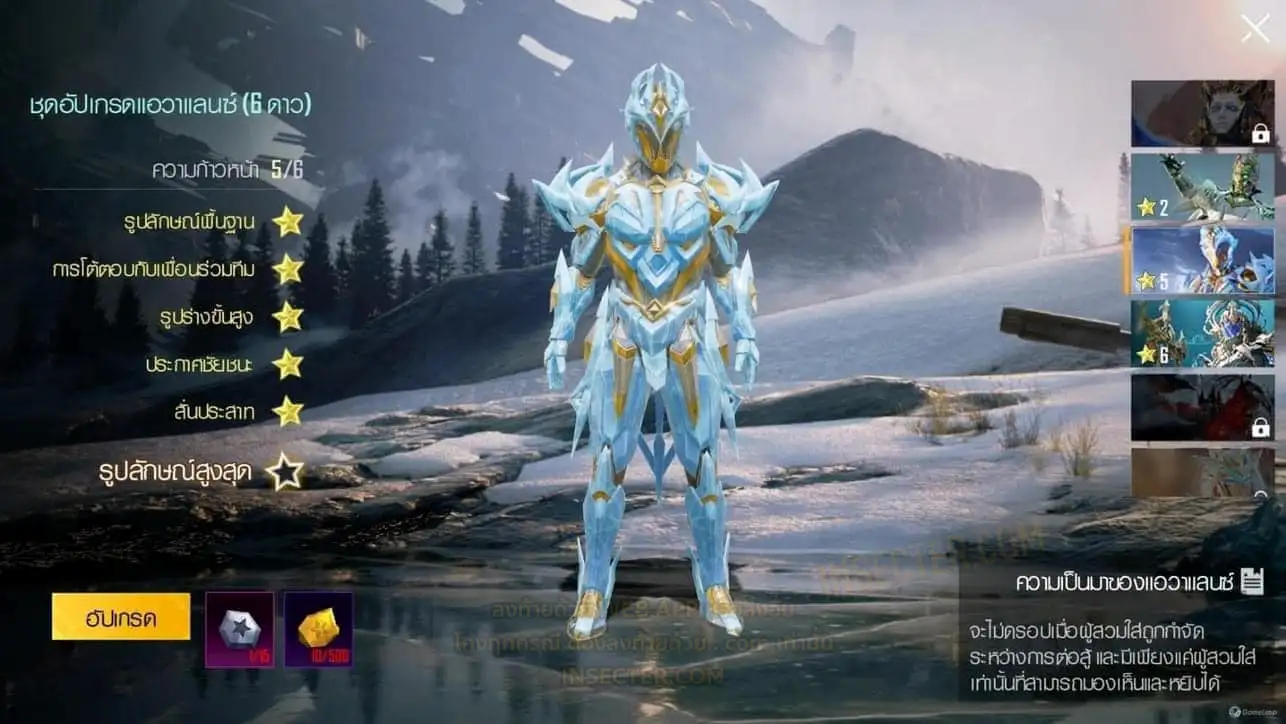Select the รูปลักษณ์พื้นฐาน star level
1286x724 pixels.
(288, 222)
